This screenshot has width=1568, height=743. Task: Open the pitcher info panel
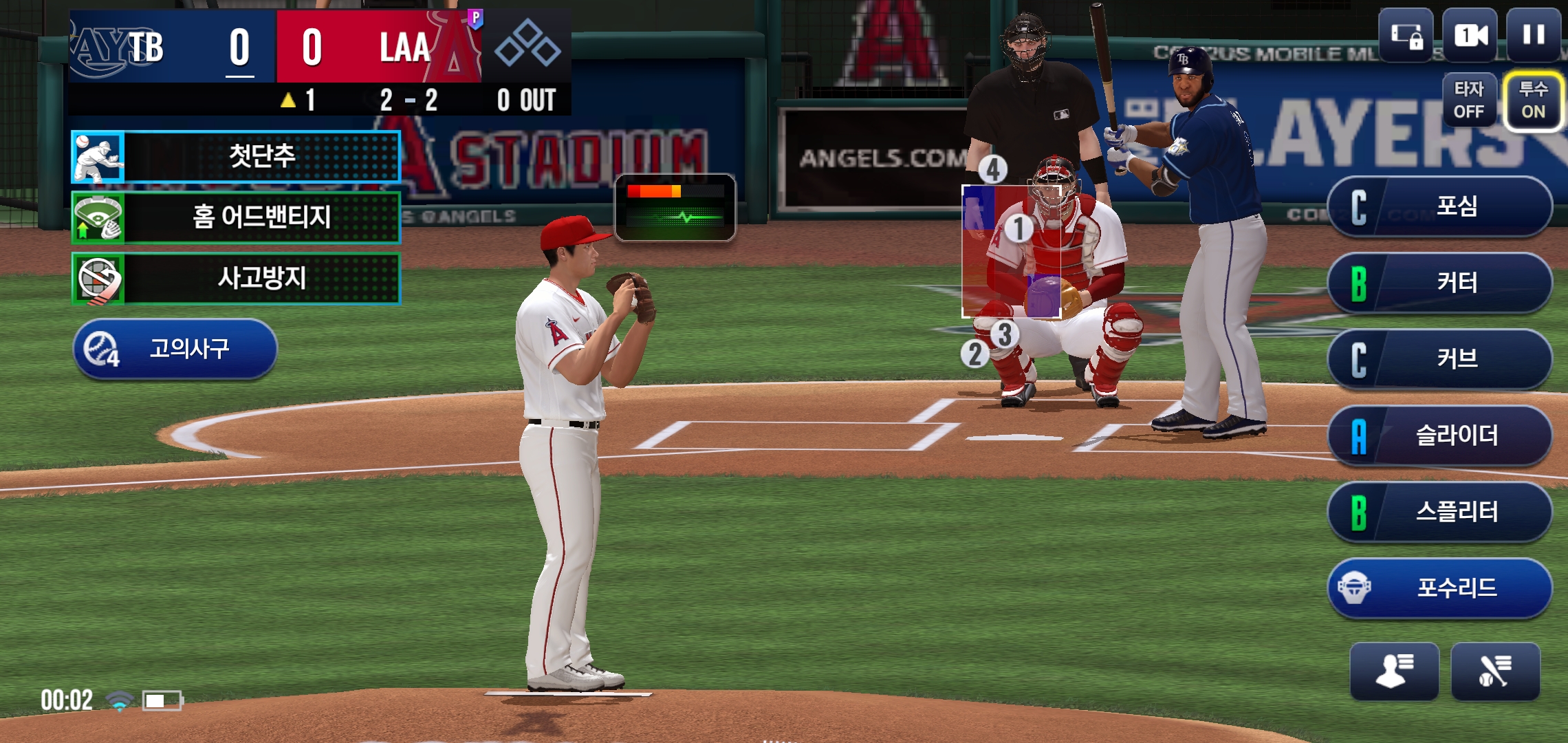pos(1394,671)
